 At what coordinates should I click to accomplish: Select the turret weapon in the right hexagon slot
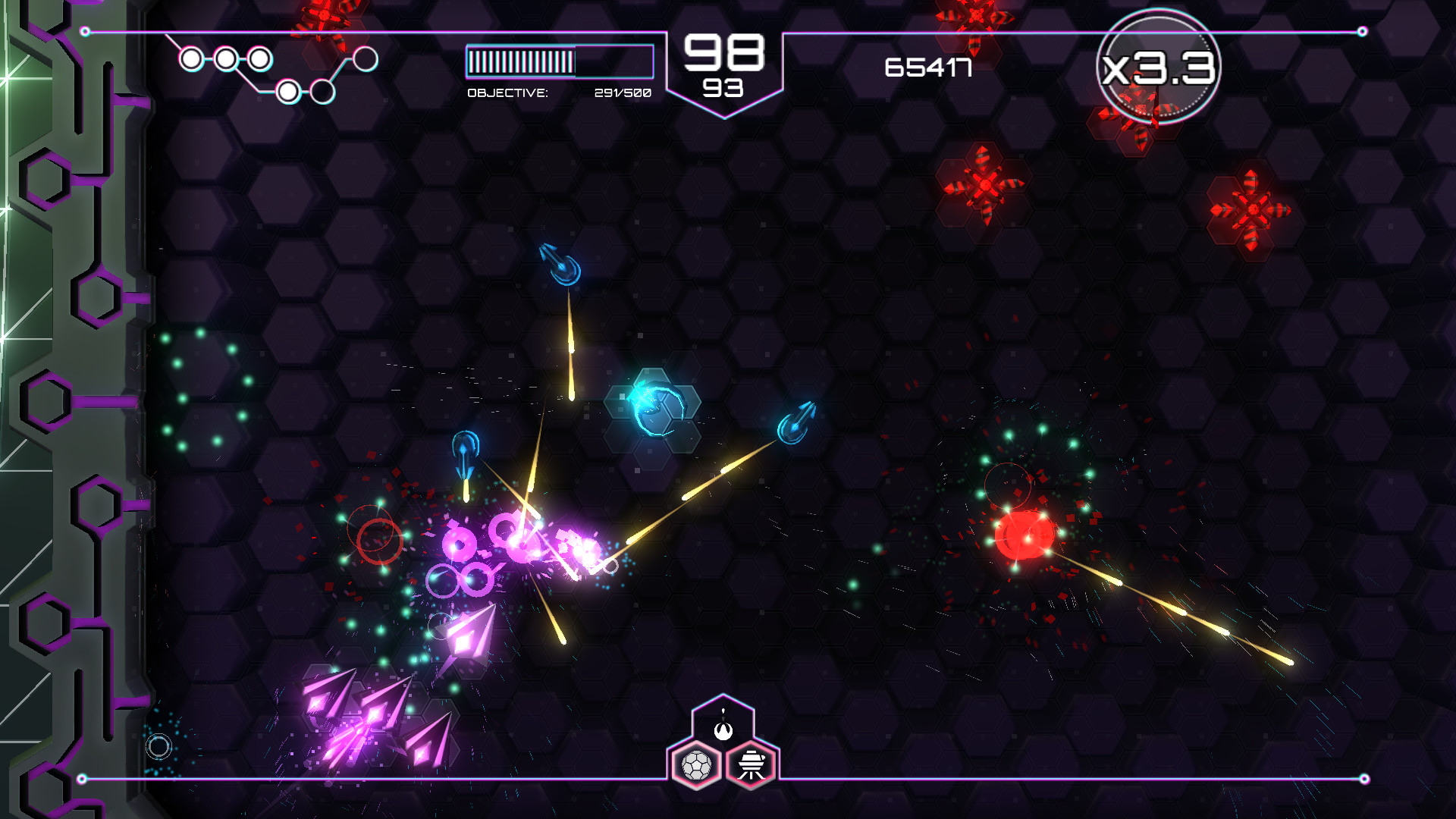click(751, 764)
